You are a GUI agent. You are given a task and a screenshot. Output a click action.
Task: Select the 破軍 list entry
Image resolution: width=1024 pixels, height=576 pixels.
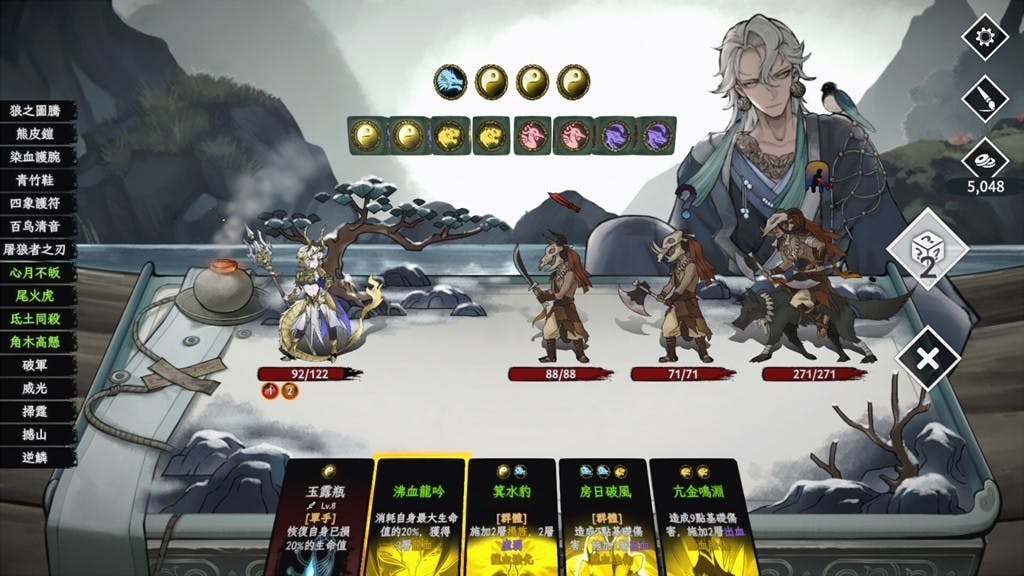coord(36,365)
